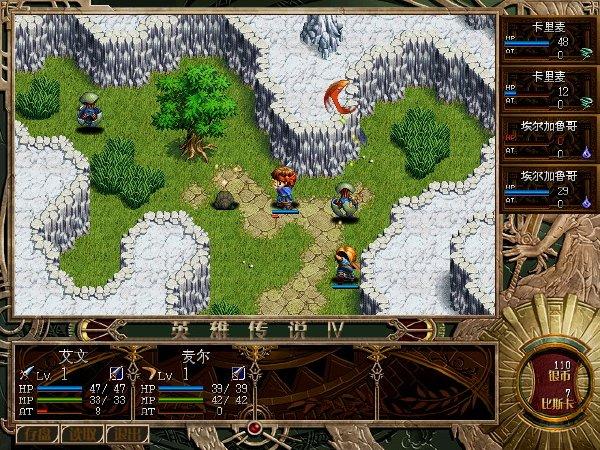Click 麦尔's boomerang weapon icon
The height and width of the screenshot is (450, 600).
pos(147,372)
